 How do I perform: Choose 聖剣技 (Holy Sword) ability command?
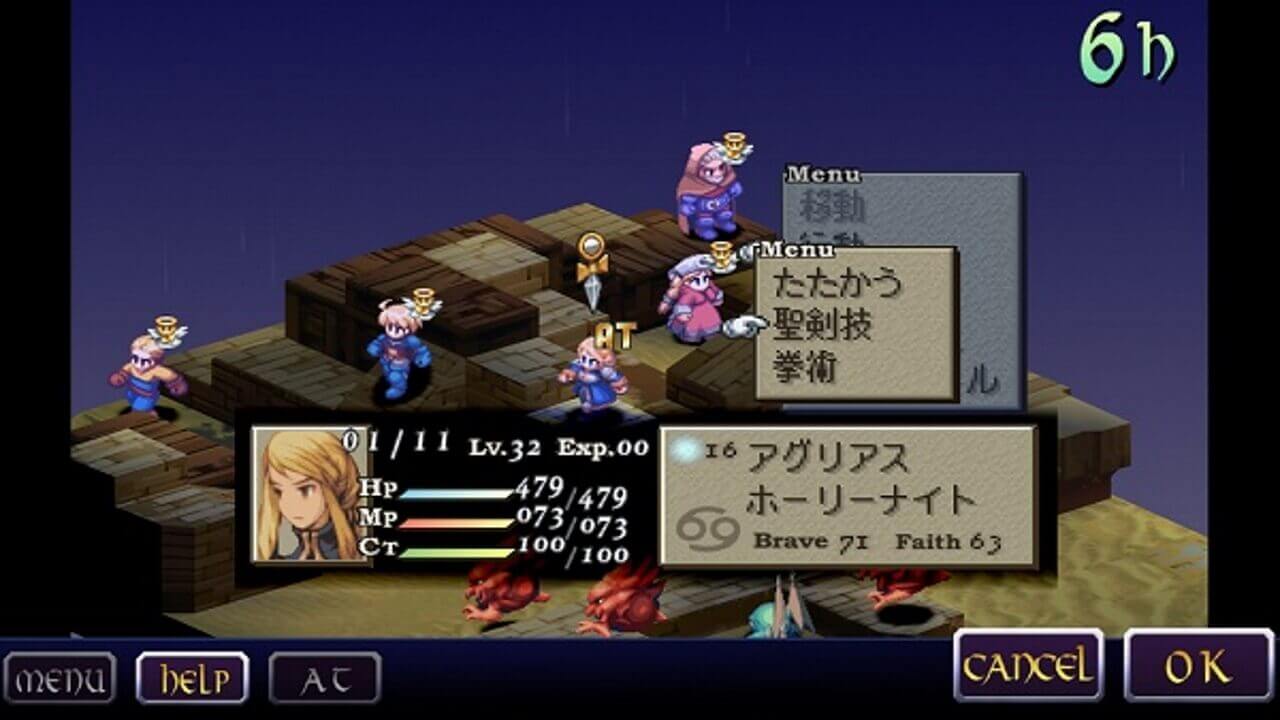pyautogui.click(x=825, y=324)
